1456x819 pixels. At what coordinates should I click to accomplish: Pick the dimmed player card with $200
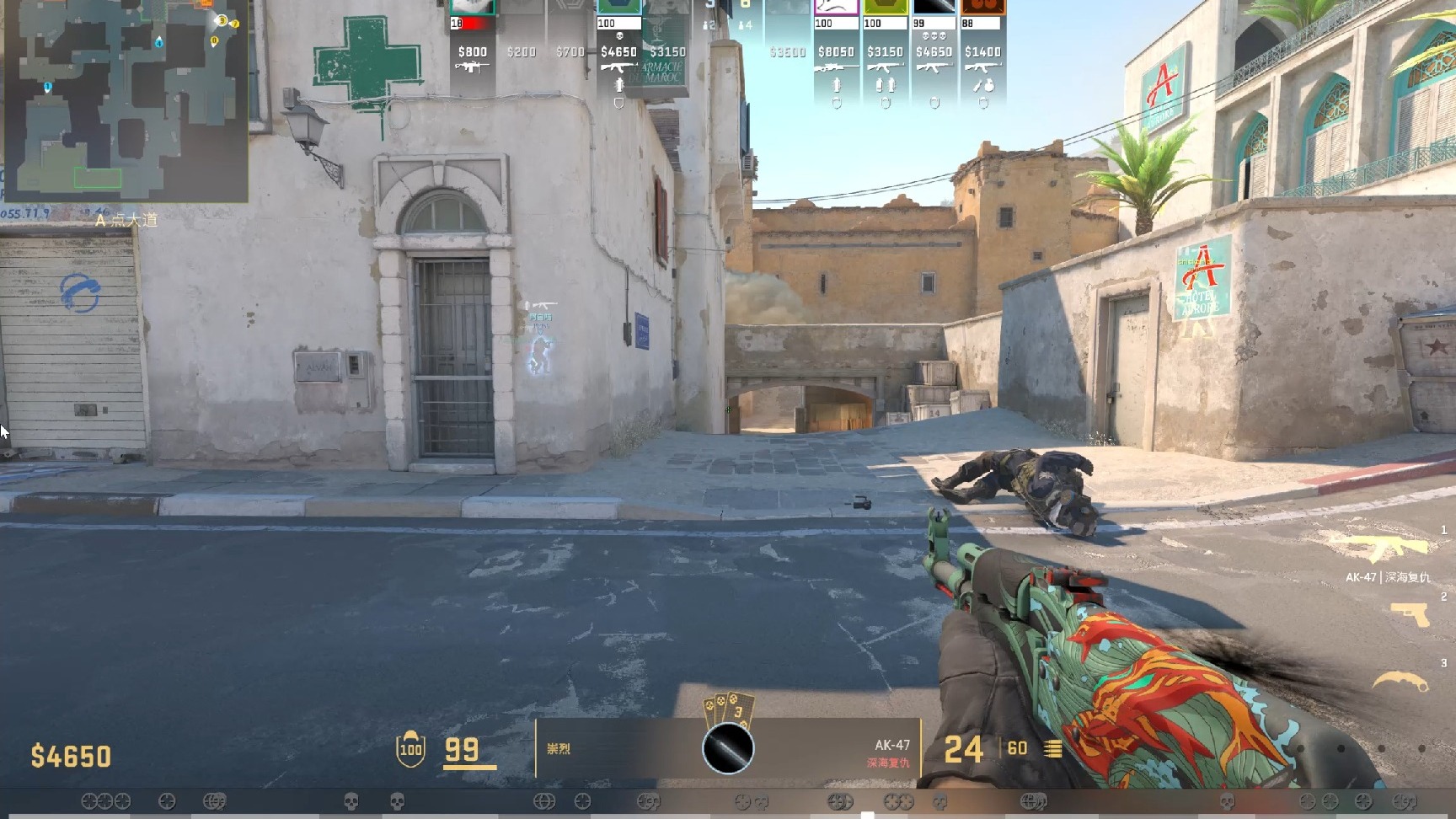(x=521, y=51)
